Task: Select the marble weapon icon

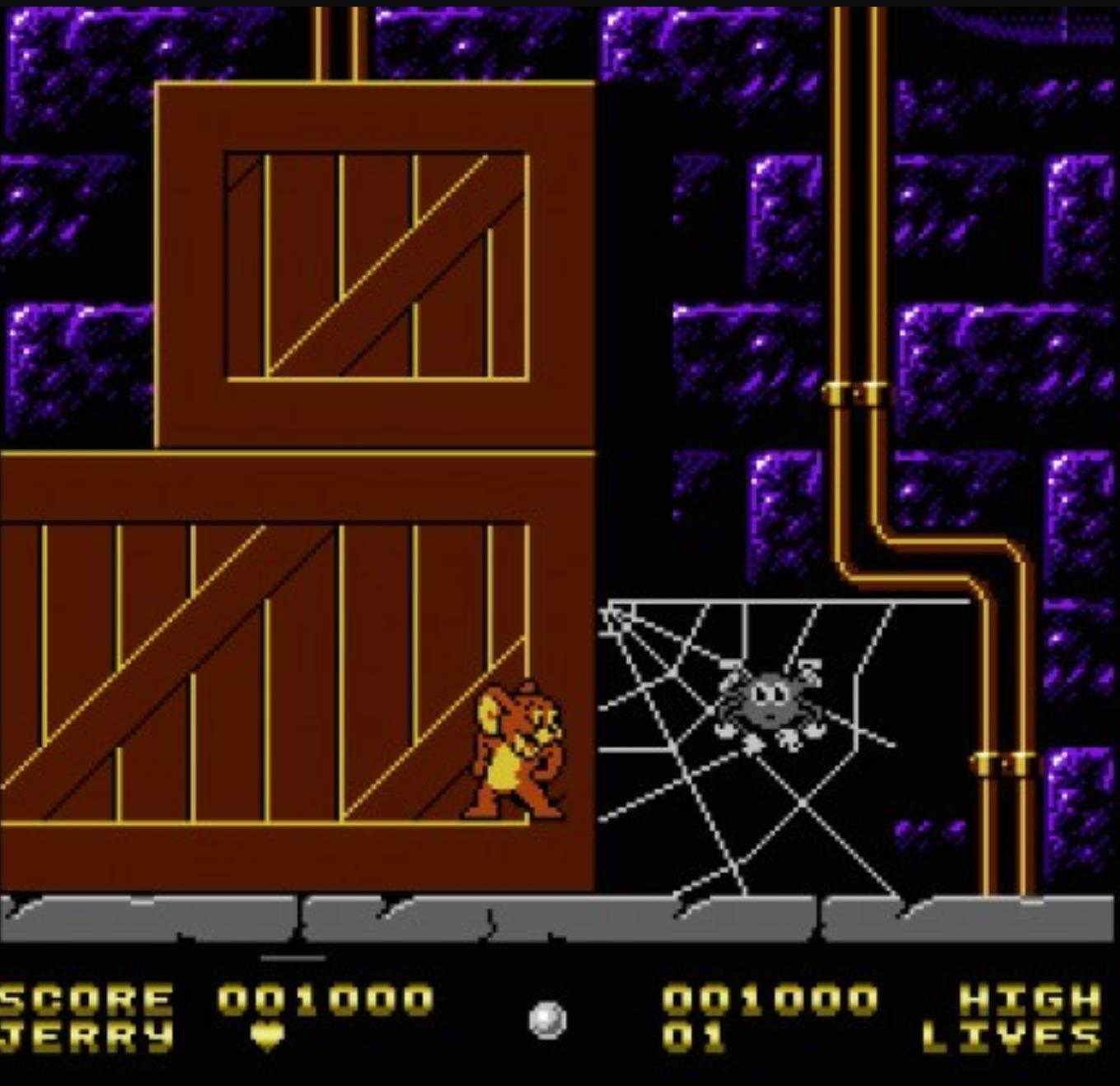Action: [547, 1020]
